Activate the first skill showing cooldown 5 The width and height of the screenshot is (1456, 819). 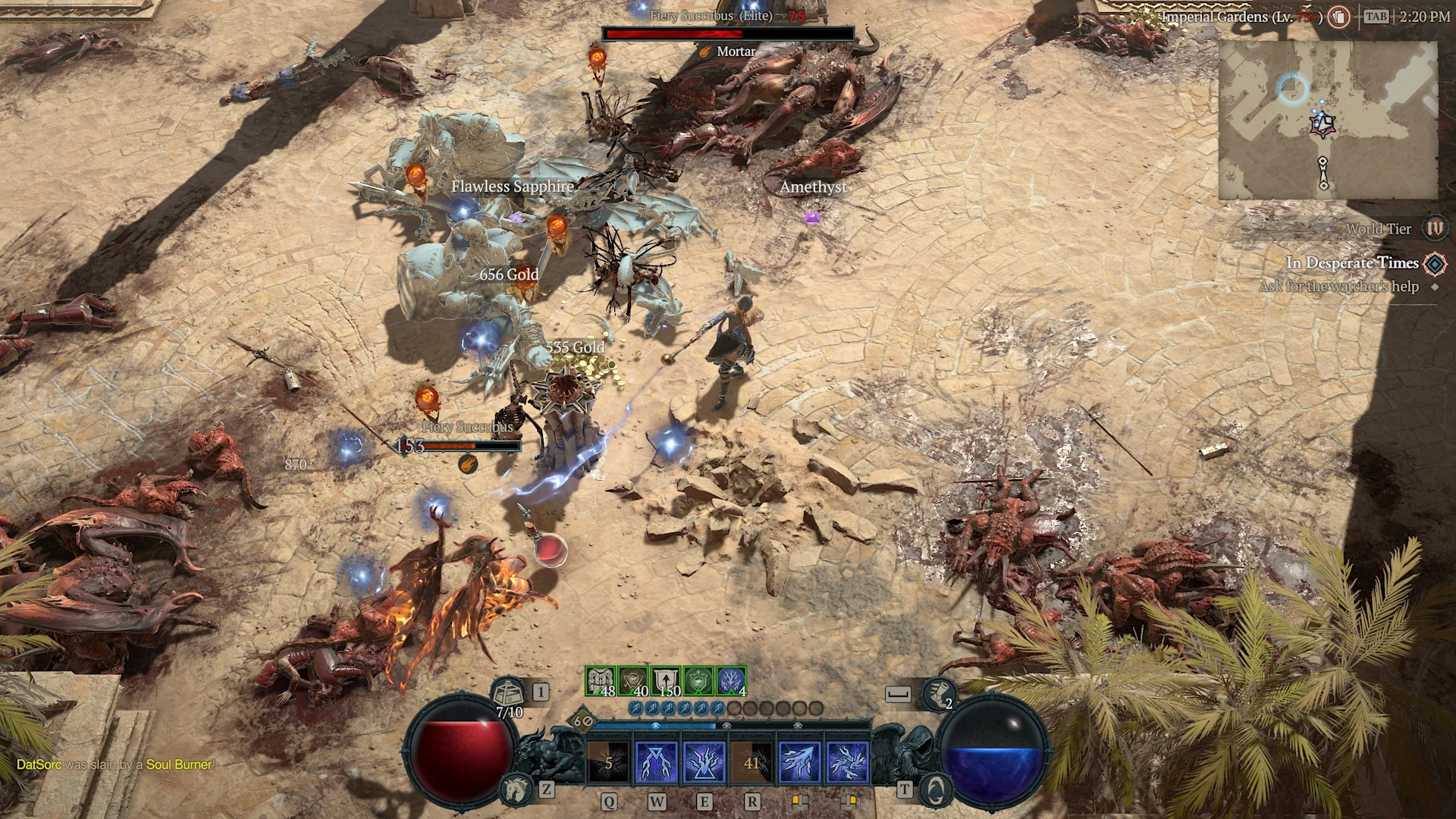608,761
